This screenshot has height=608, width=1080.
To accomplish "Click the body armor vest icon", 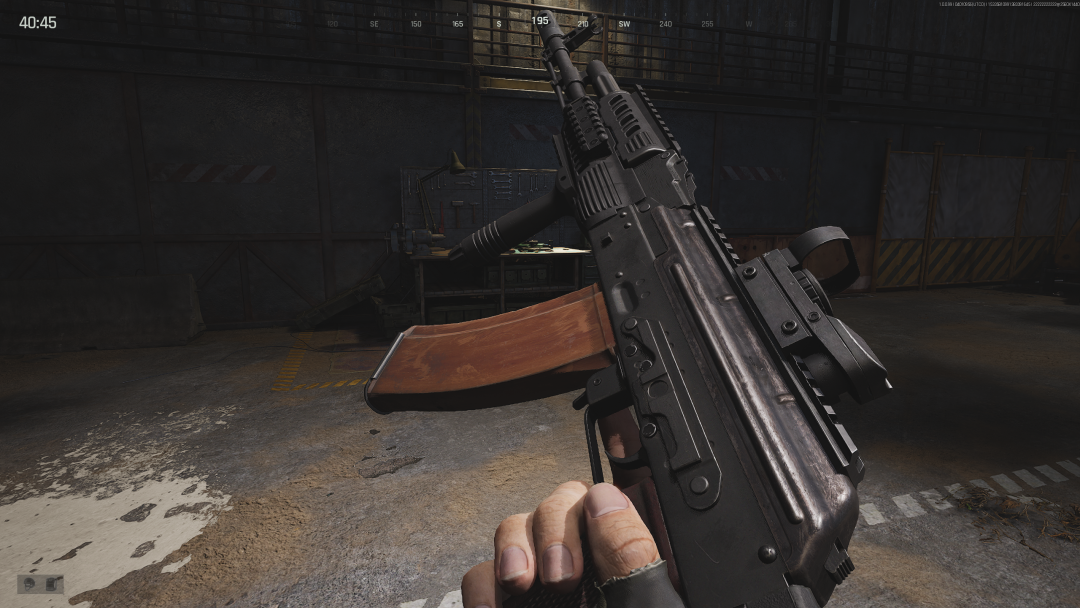I will [52, 584].
